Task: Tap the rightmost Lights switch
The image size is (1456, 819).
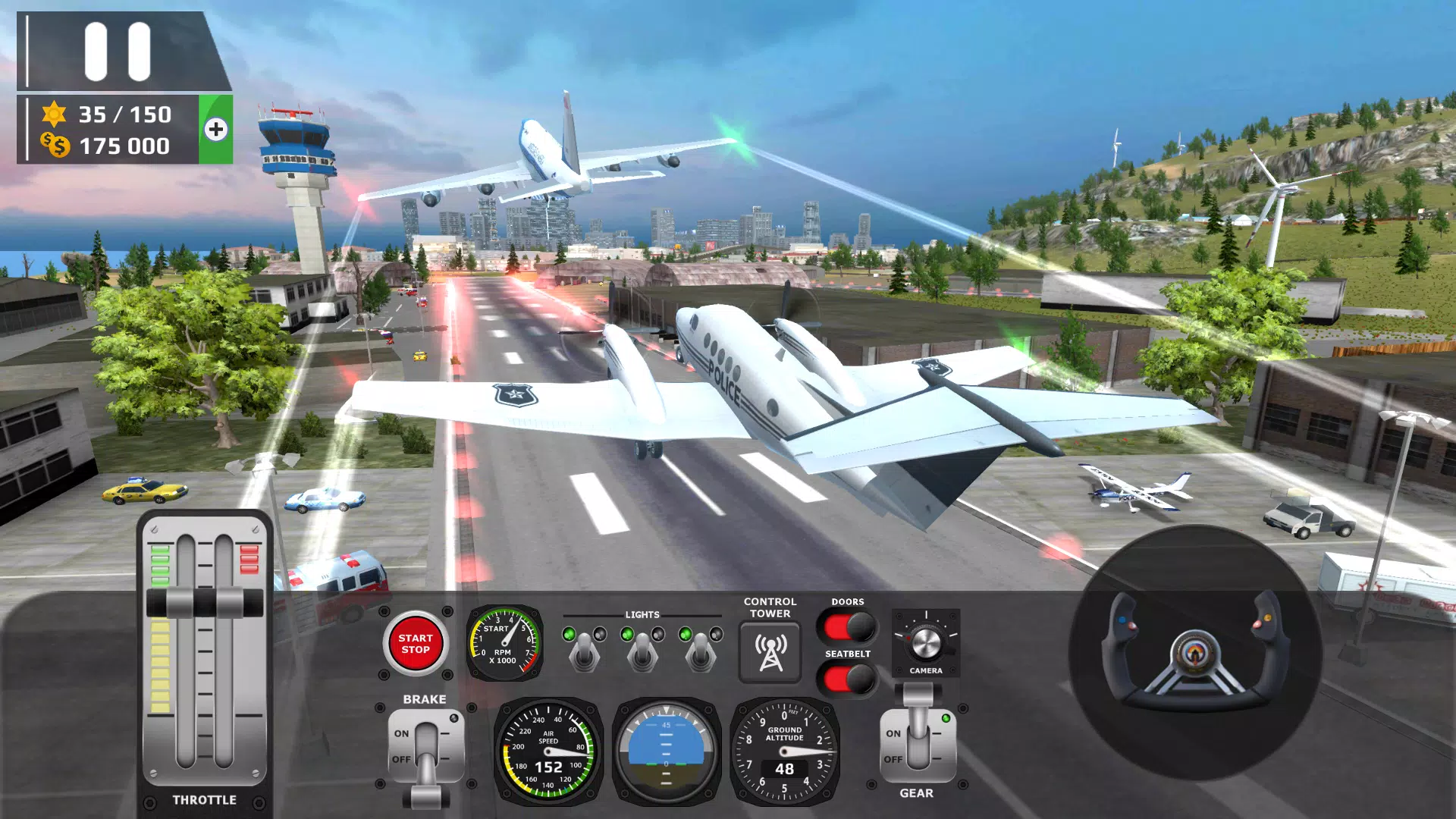Action: point(701,652)
